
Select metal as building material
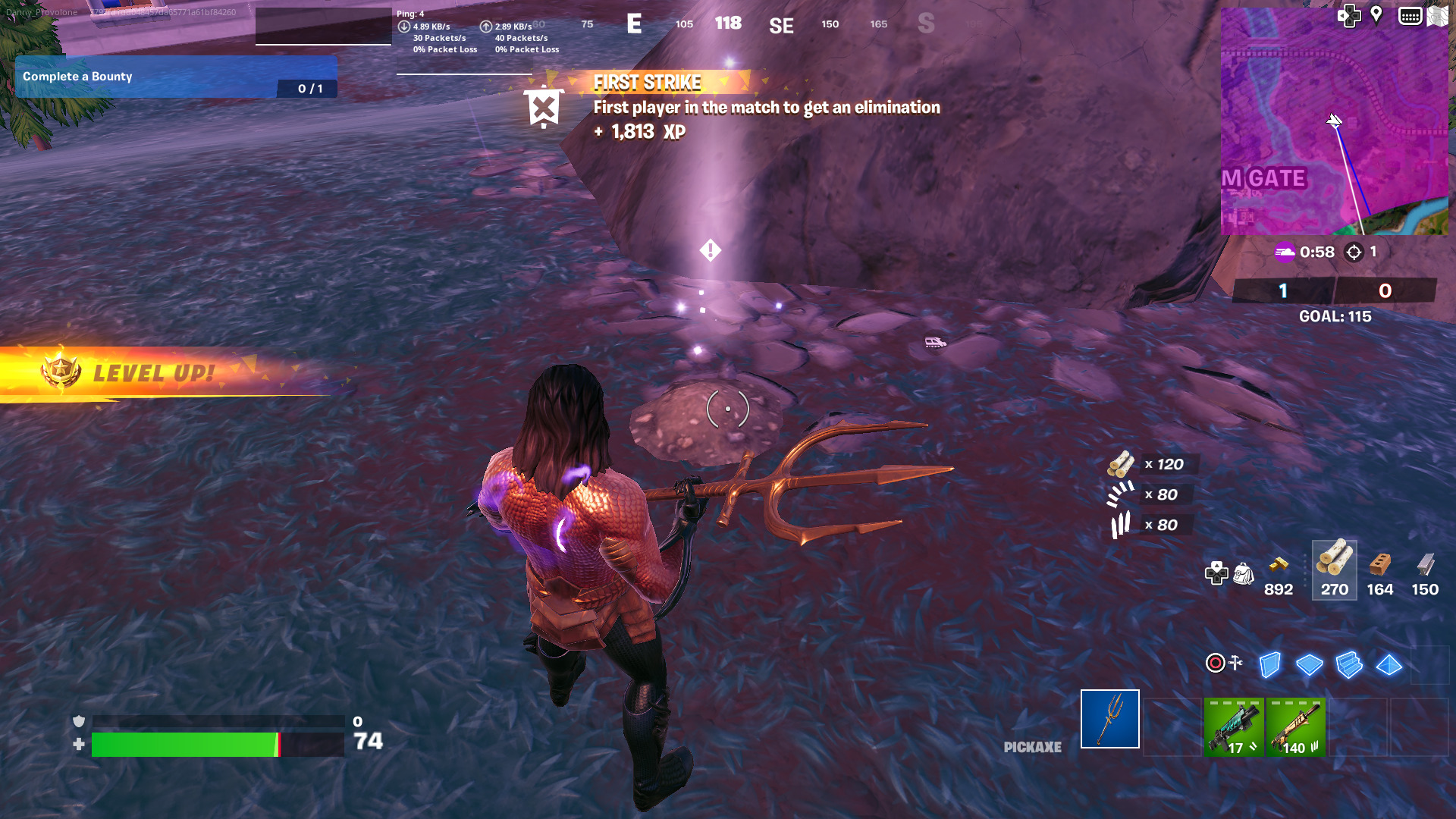[x=1425, y=570]
